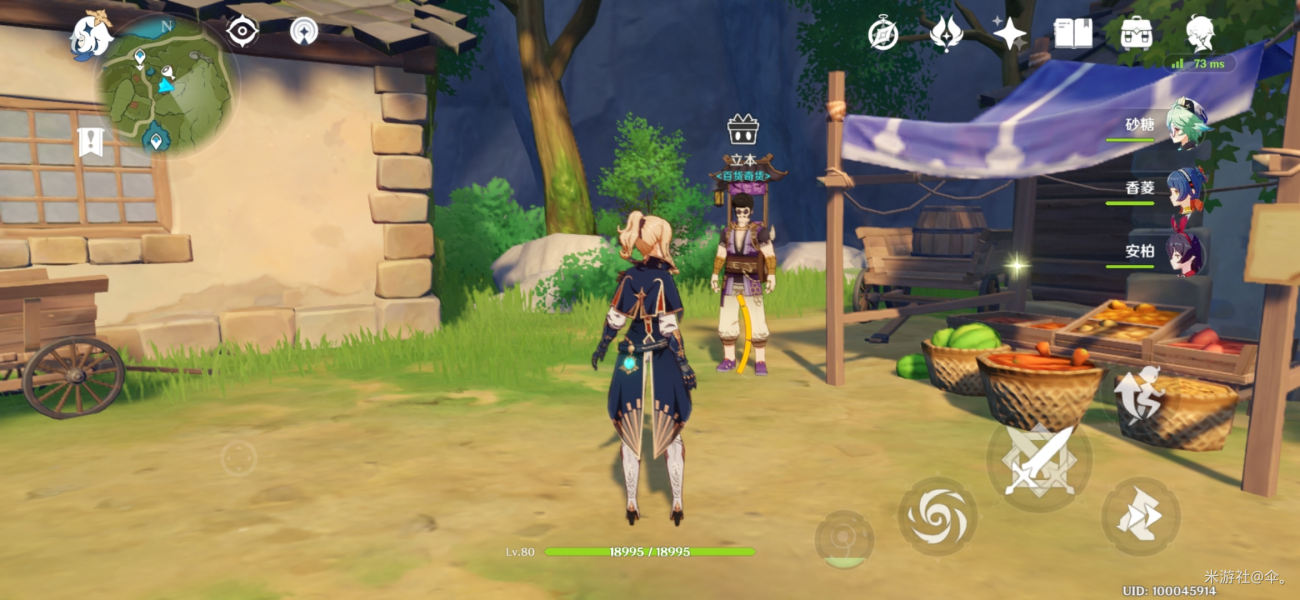Open the circular minimap

[x=166, y=85]
